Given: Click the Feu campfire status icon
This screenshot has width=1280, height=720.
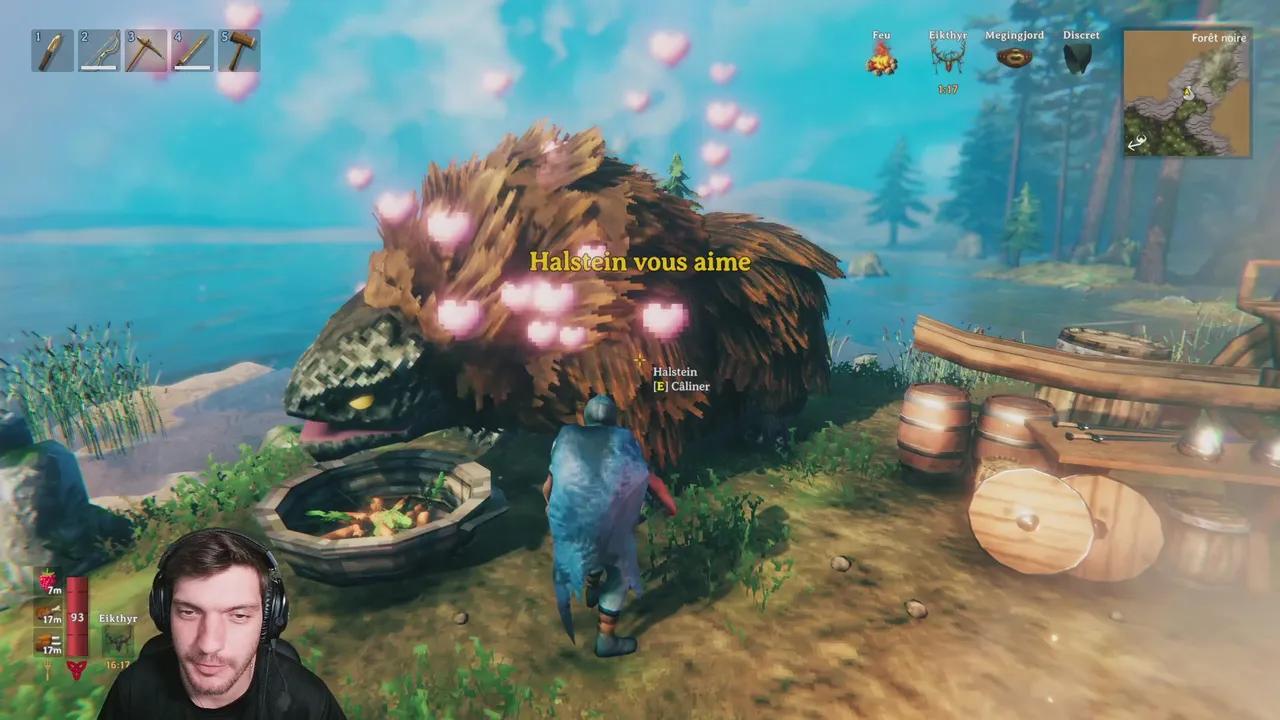Looking at the screenshot, I should click(x=881, y=59).
